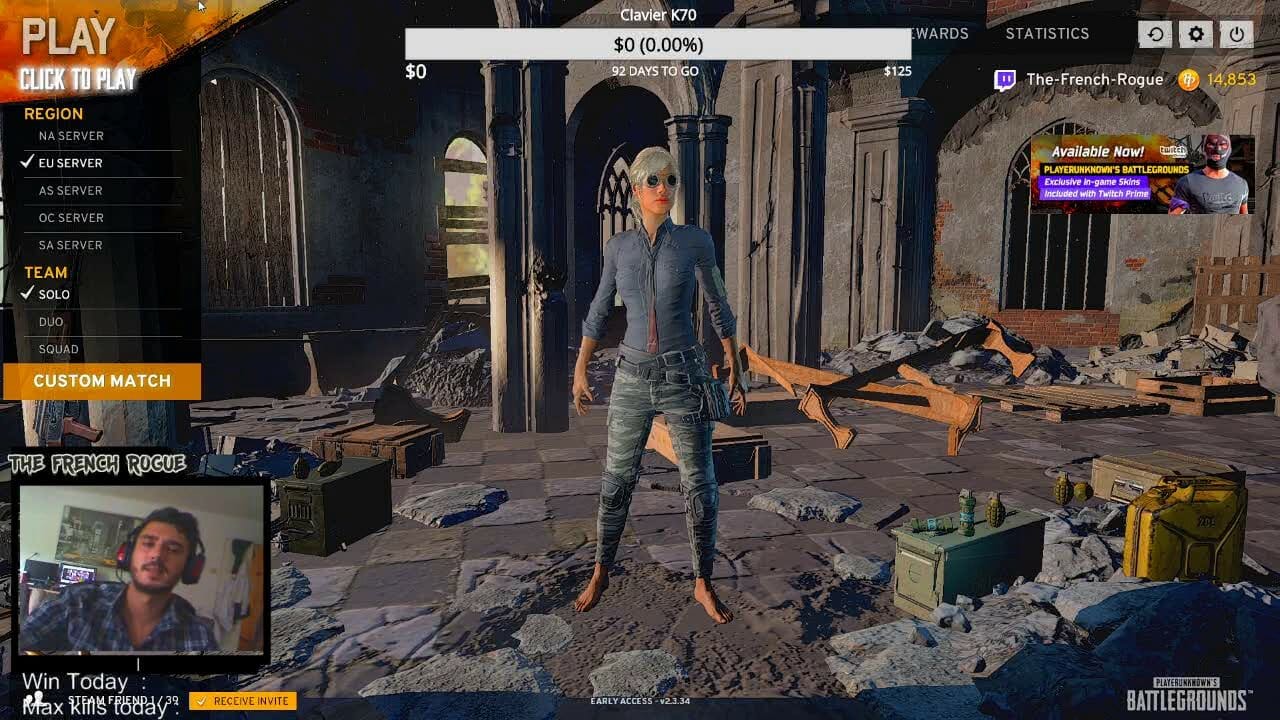Click the CUSTOM MATCH button
This screenshot has height=720, width=1280.
click(100, 381)
